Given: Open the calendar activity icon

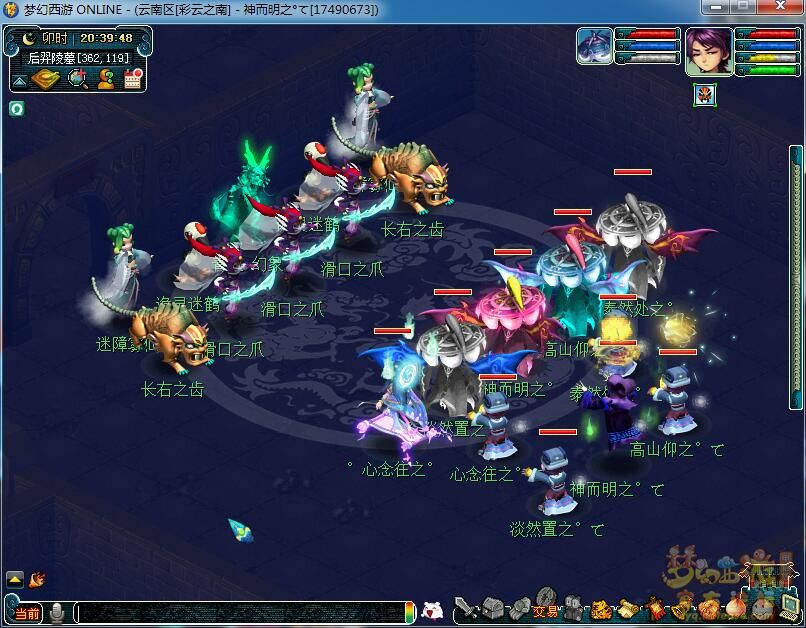Looking at the screenshot, I should coord(132,79).
